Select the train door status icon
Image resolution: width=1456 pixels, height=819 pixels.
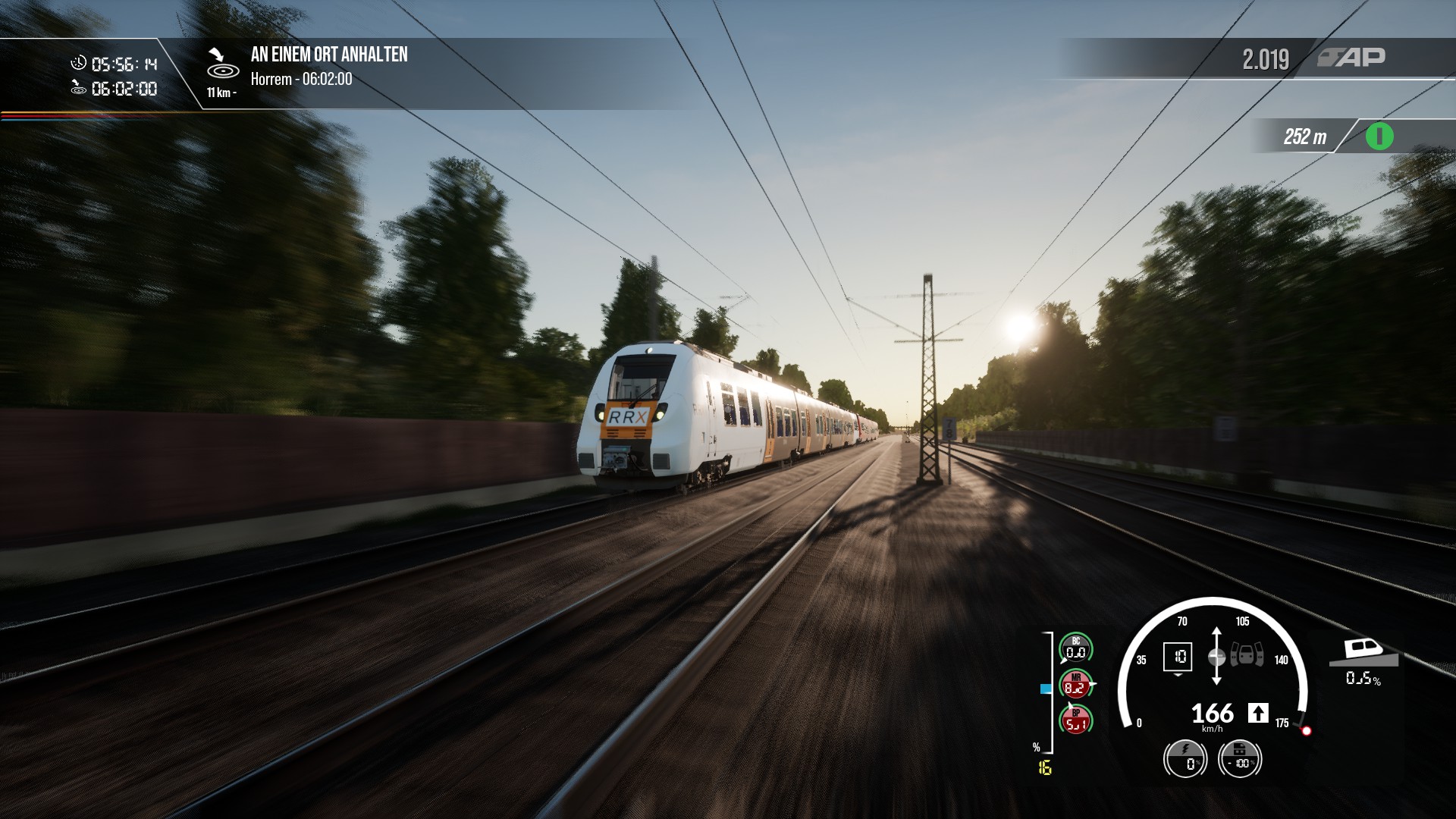(1247, 654)
